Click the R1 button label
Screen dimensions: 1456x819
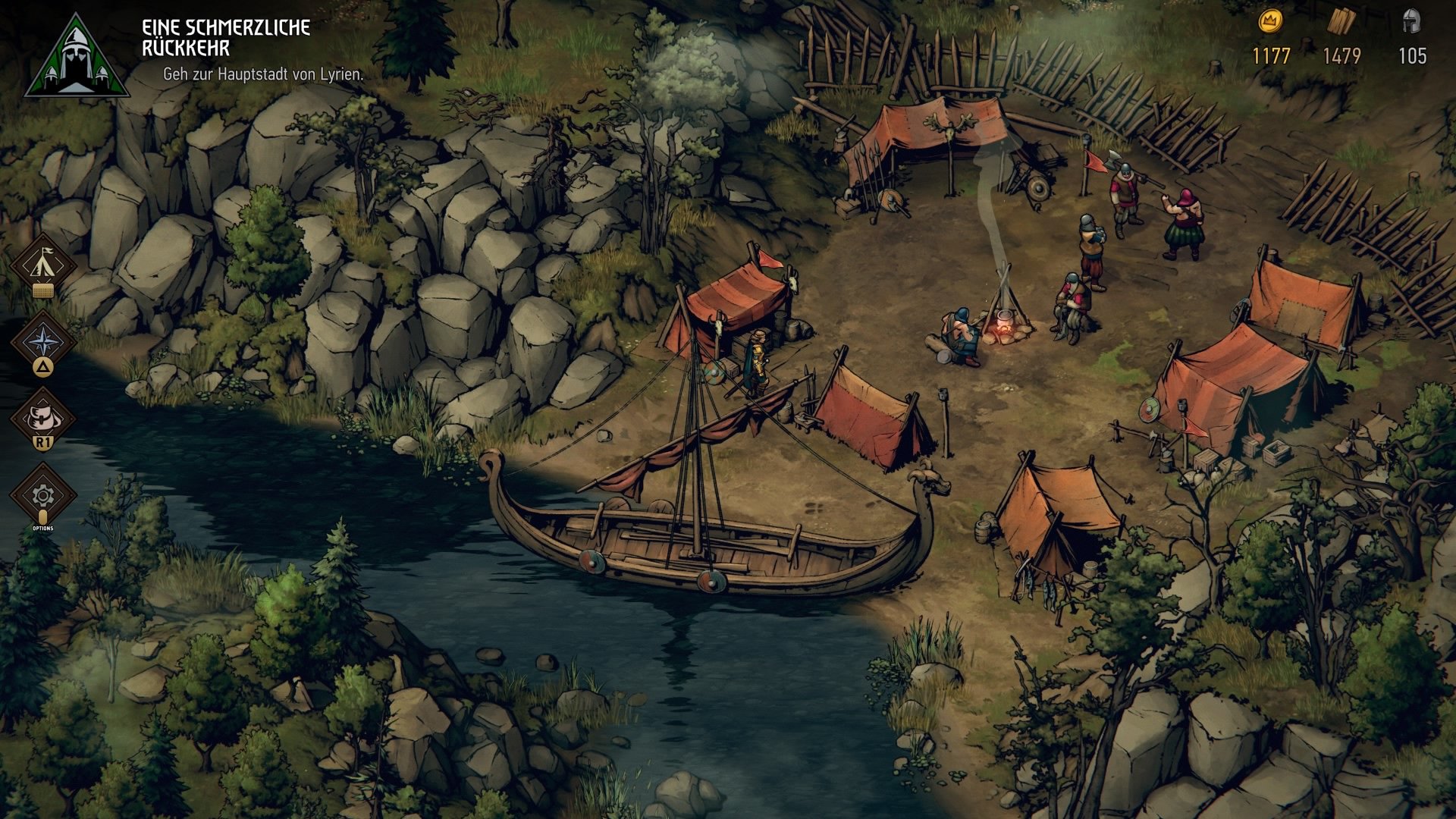43,440
